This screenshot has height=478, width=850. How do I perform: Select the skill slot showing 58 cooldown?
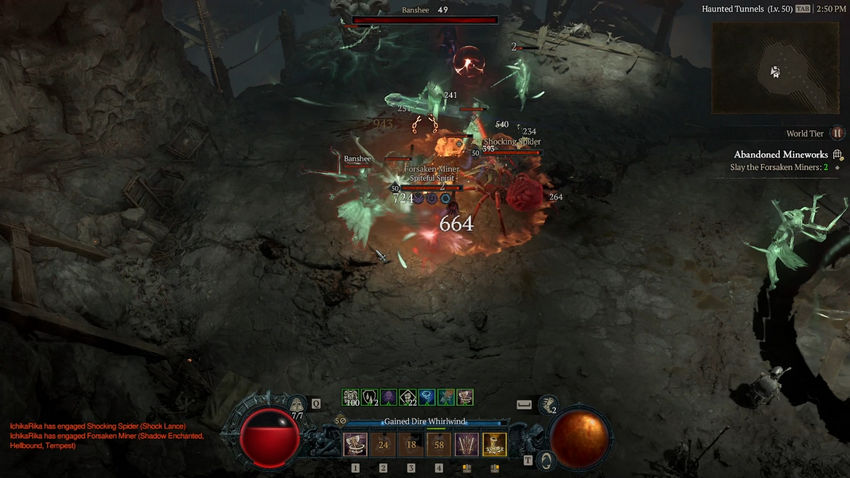(x=439, y=444)
